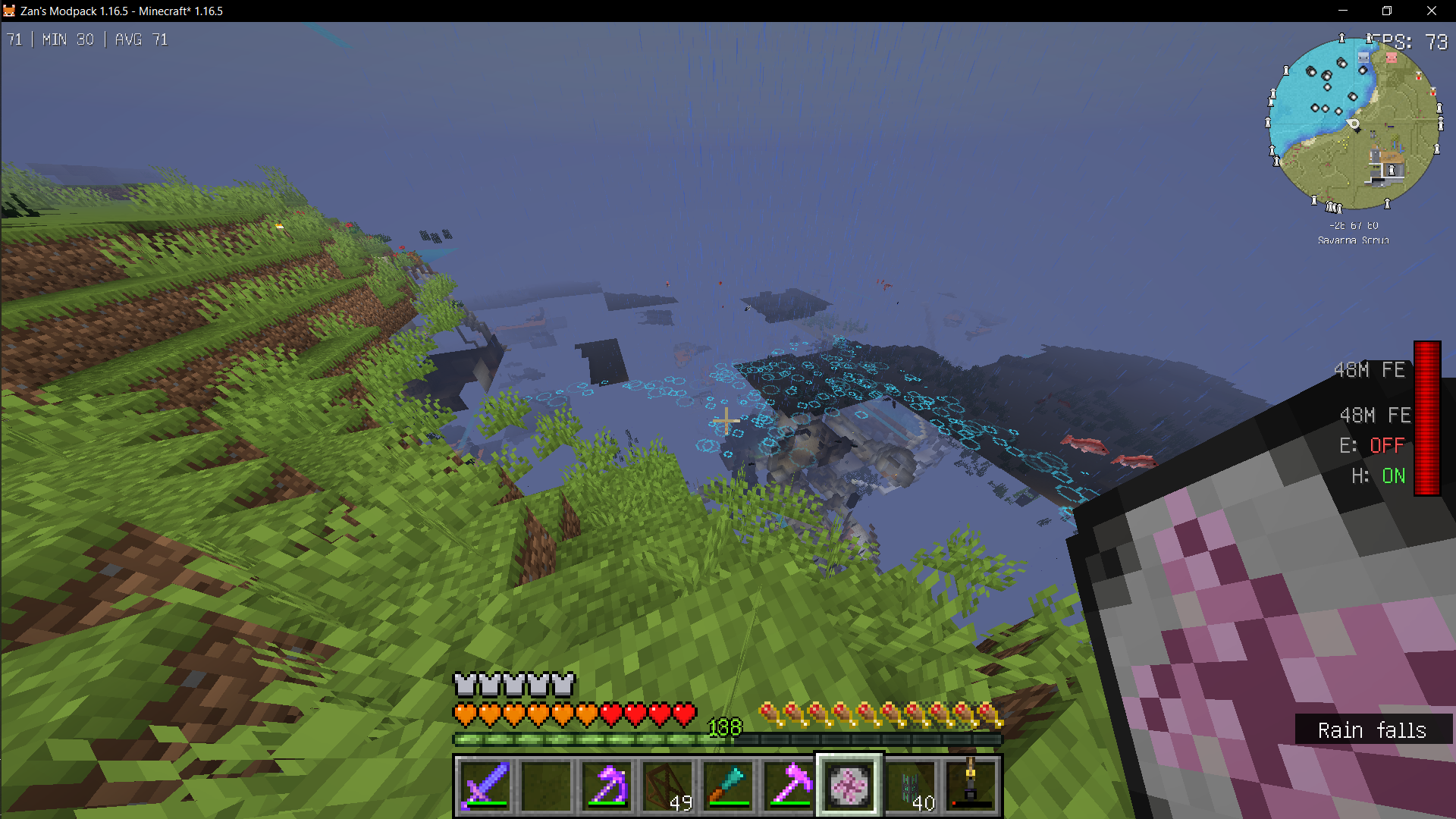Toggle rain effects via the Rain falls notification
The width and height of the screenshot is (1456, 819).
coord(1373,730)
